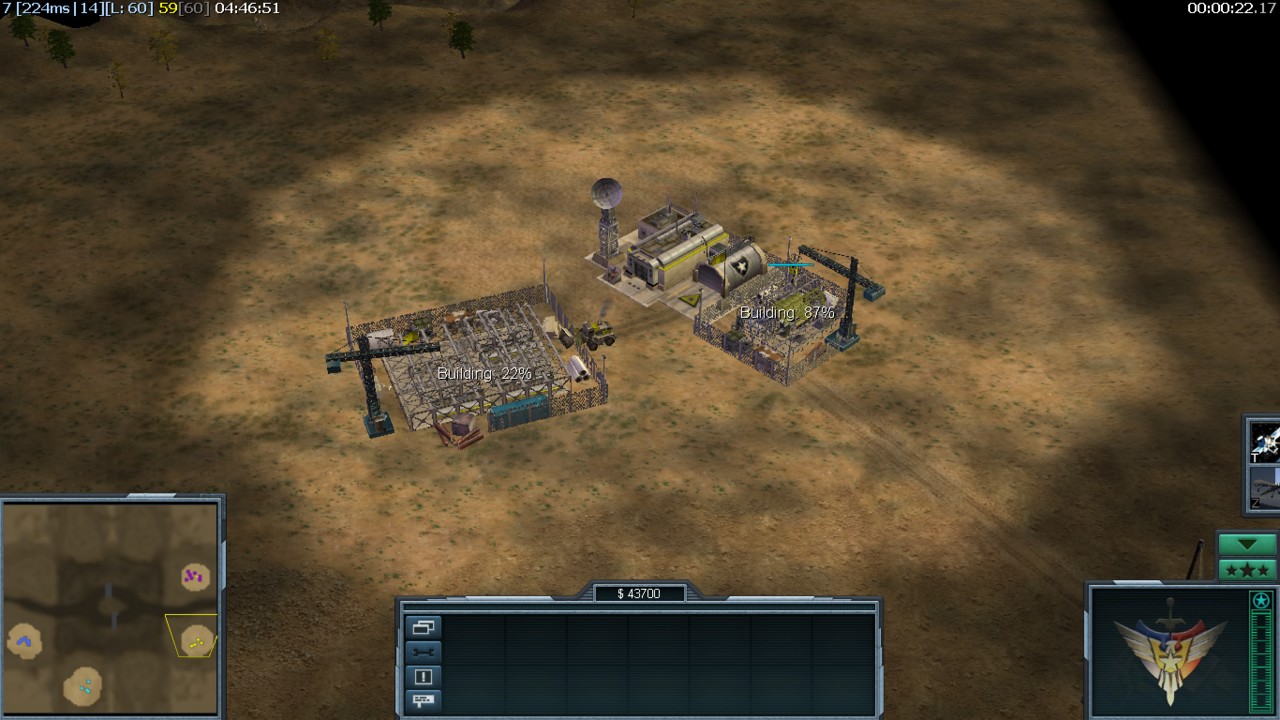Select the satellite shortcut icon marked T
This screenshot has width=1280, height=720.
point(1265,441)
